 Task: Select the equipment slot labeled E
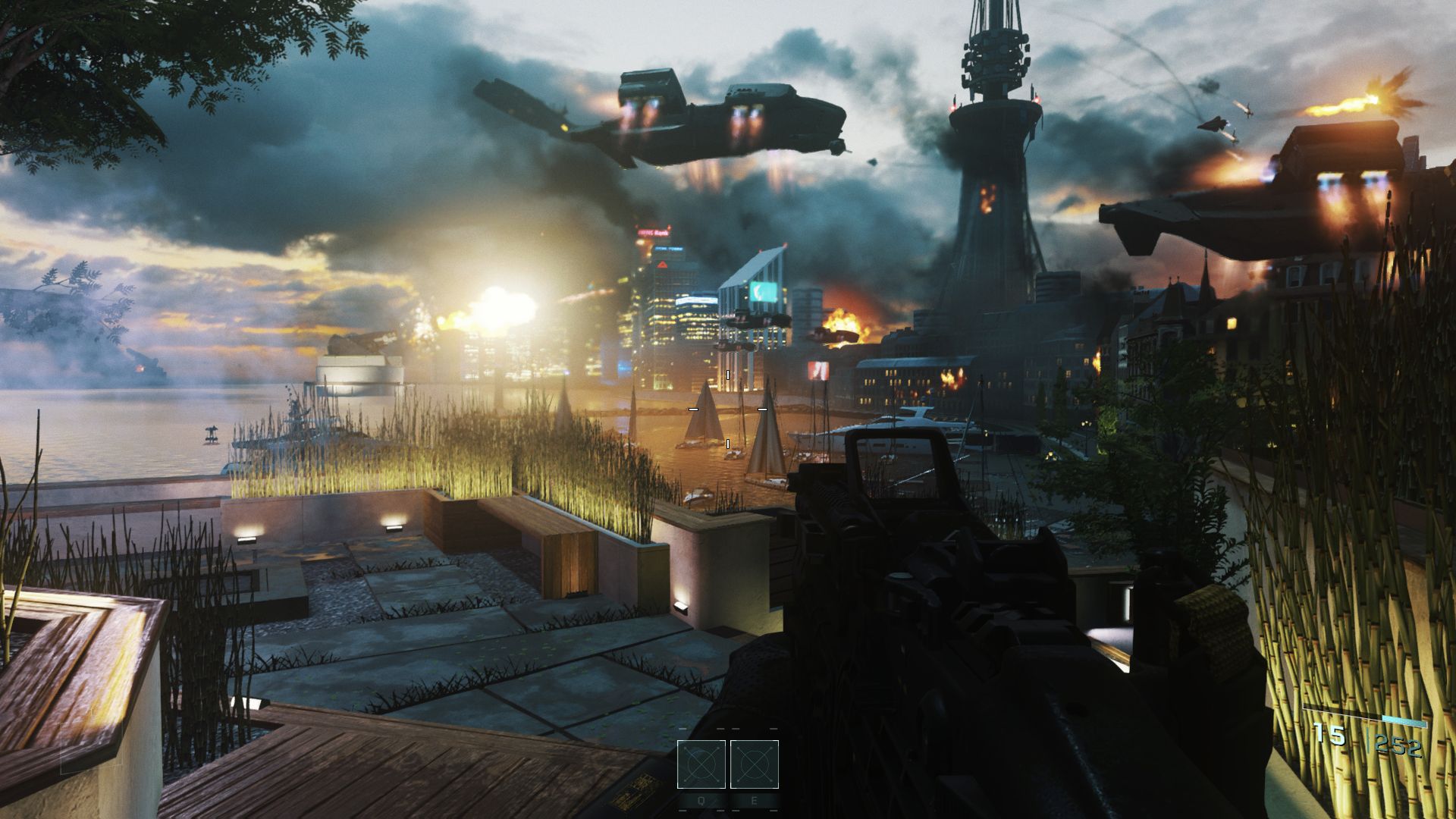click(x=755, y=764)
